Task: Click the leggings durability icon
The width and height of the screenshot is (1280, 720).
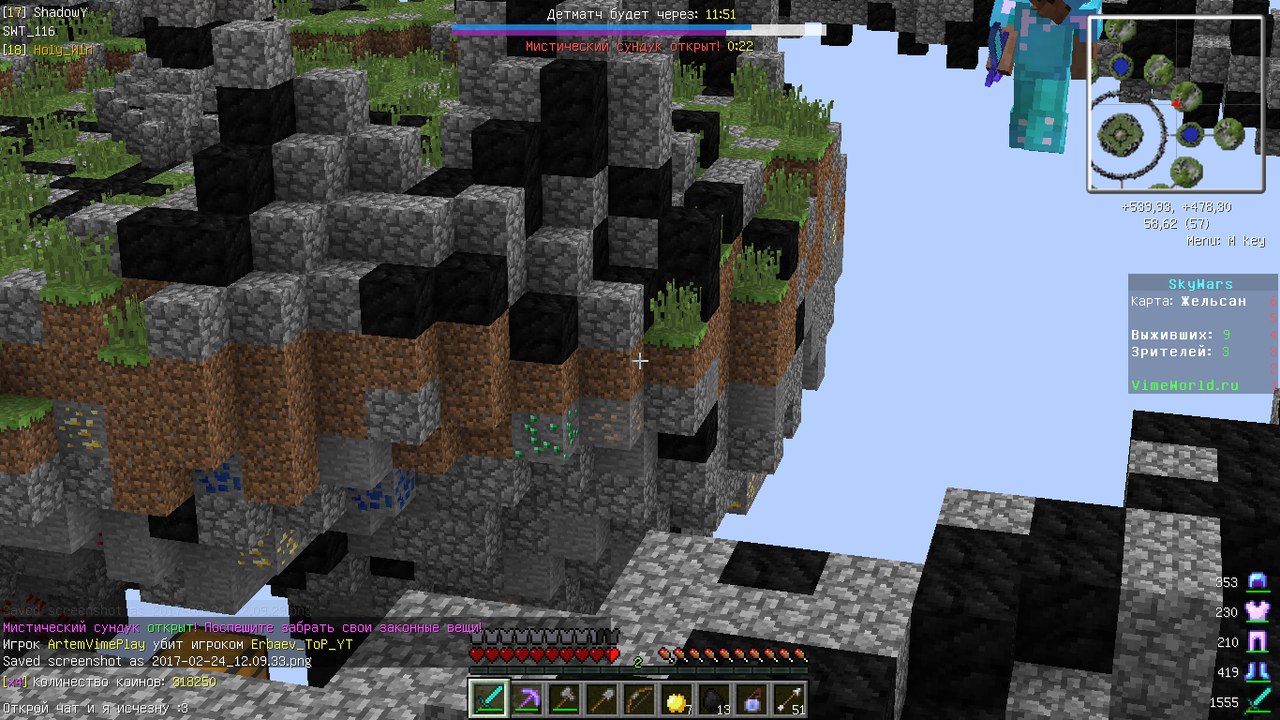Action: coord(1257,642)
